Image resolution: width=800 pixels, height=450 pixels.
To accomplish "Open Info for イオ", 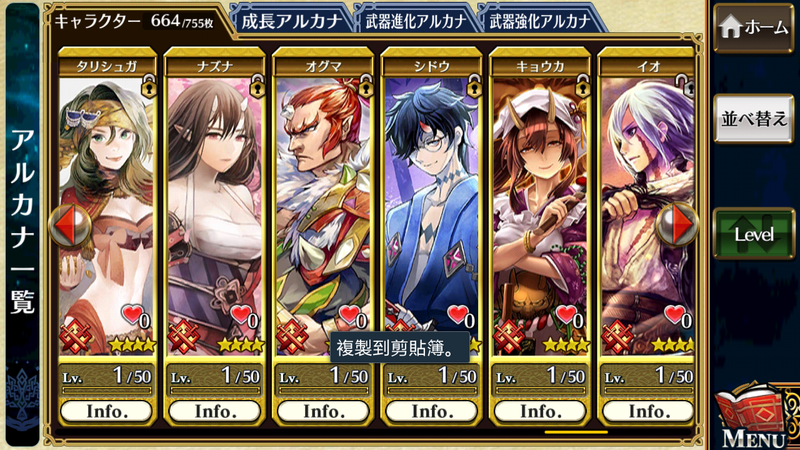I will coord(646,411).
